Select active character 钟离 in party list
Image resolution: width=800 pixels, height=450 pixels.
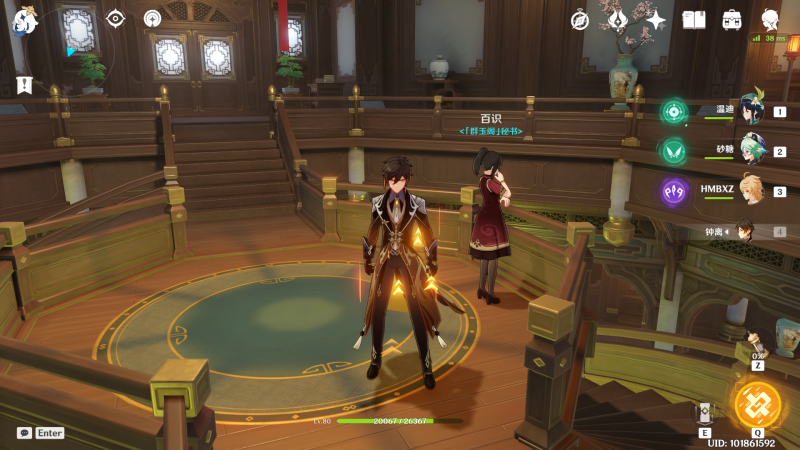745,231
